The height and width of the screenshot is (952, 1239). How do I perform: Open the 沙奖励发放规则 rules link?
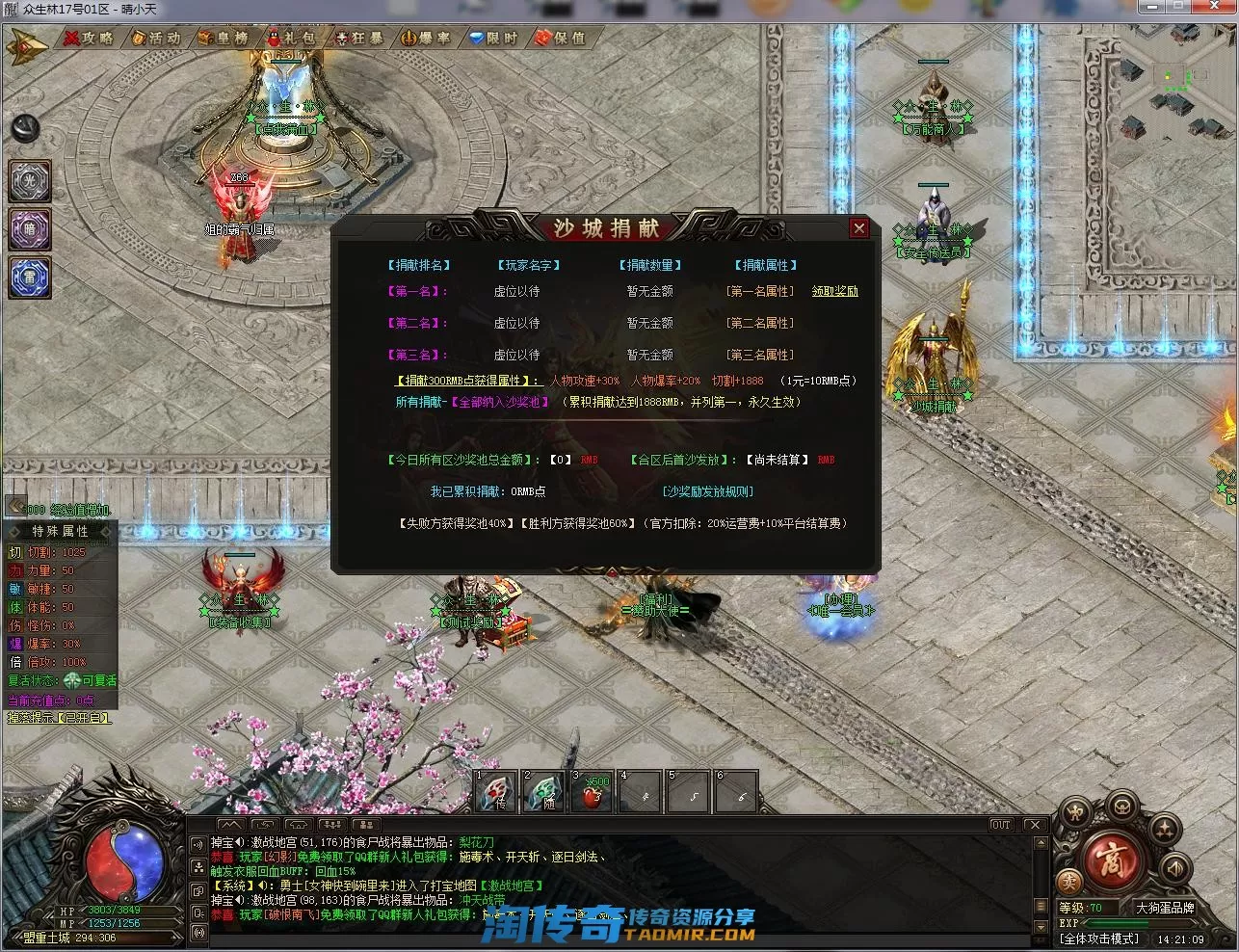tap(708, 491)
